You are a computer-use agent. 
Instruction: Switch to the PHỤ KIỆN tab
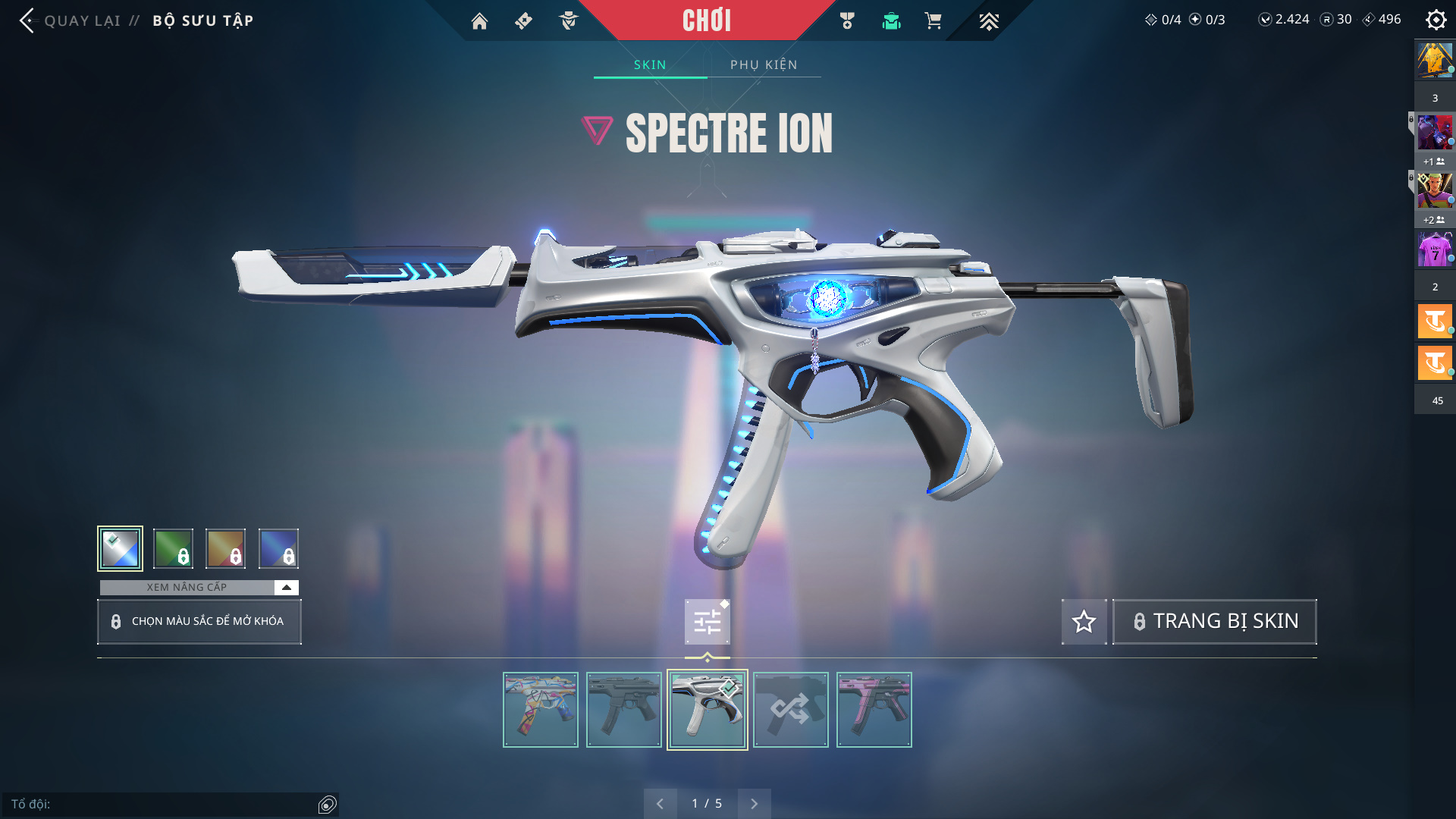(764, 65)
